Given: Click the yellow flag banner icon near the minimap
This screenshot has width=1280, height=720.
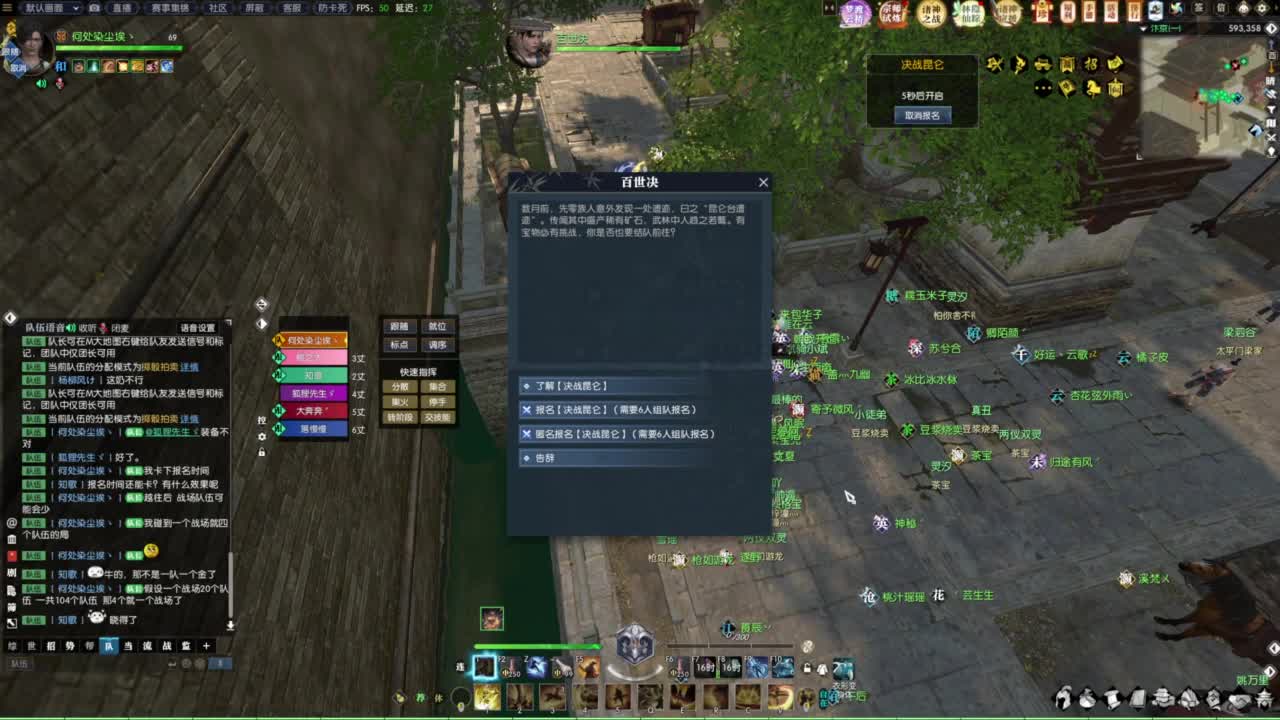Looking at the screenshot, I should click(1067, 89).
